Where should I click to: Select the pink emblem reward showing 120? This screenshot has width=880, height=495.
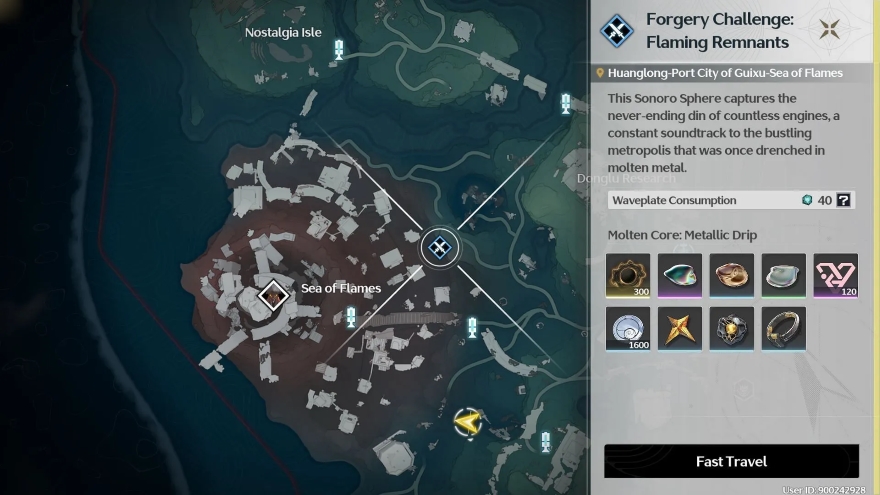pyautogui.click(x=836, y=275)
